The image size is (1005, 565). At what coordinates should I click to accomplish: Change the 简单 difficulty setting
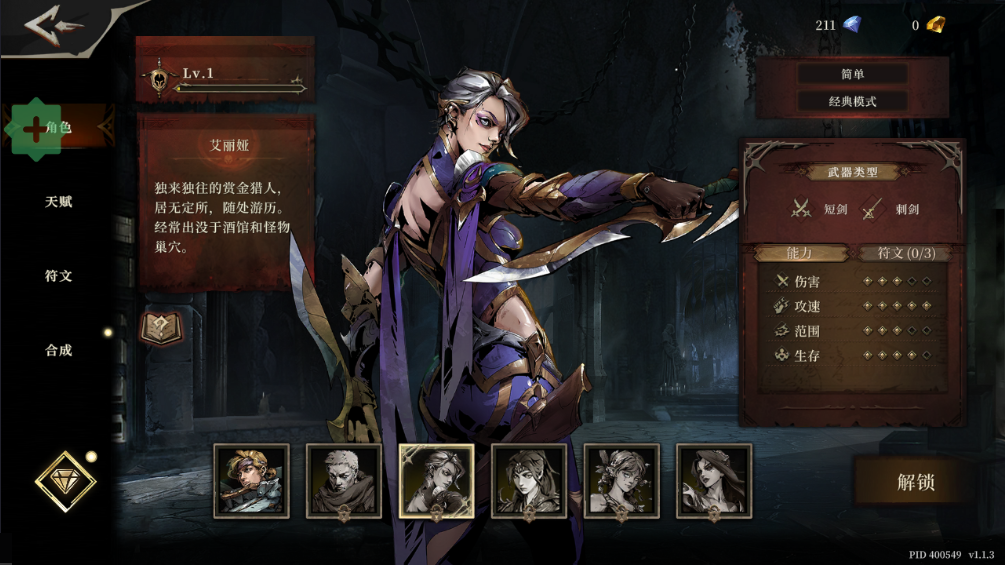click(x=852, y=74)
